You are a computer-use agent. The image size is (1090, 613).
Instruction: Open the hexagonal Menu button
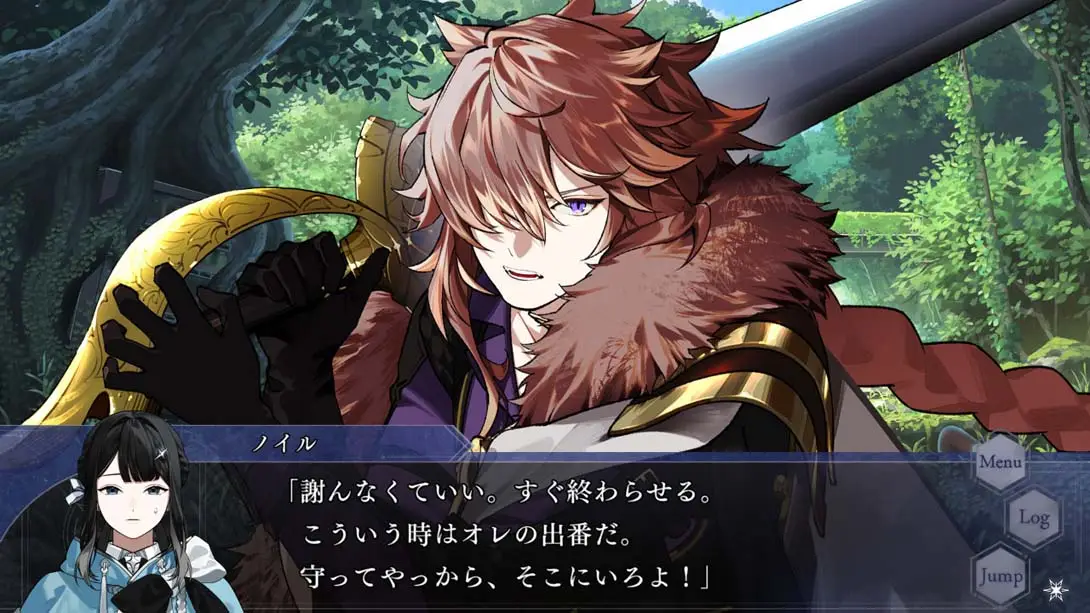(x=1001, y=462)
